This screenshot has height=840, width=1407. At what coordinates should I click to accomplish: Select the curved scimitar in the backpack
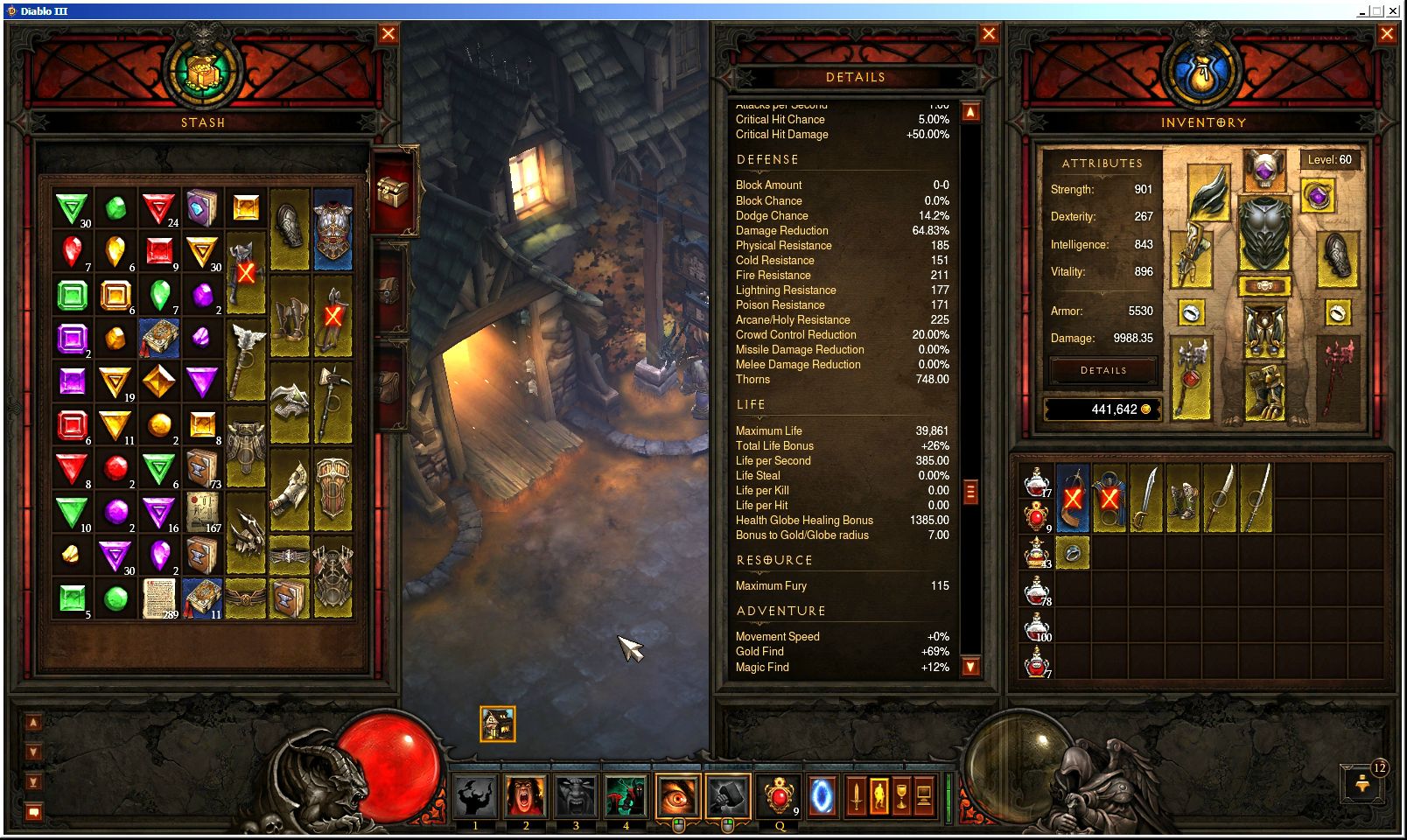pyautogui.click(x=1146, y=499)
